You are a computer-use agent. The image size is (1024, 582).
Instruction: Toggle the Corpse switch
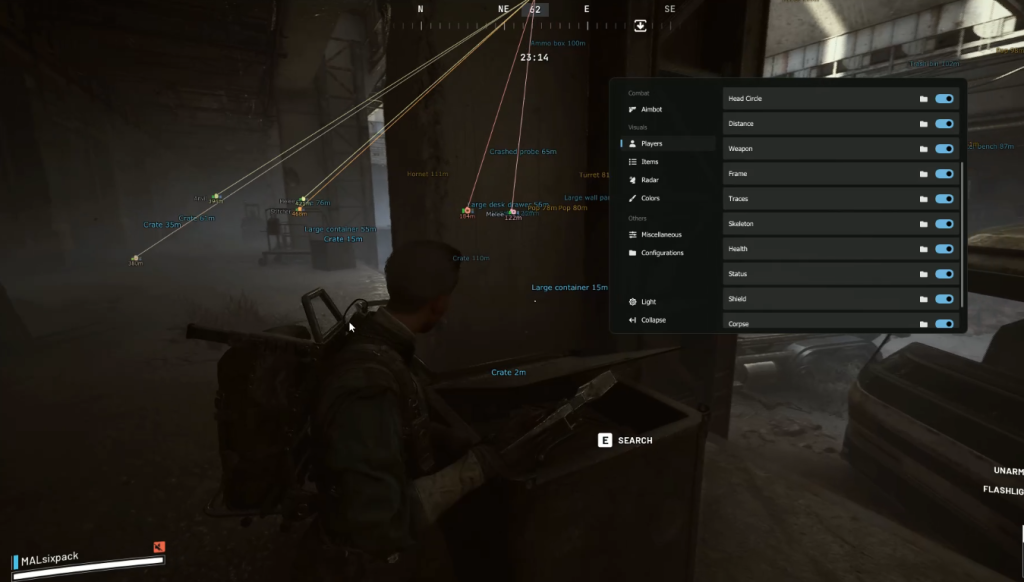[944, 323]
